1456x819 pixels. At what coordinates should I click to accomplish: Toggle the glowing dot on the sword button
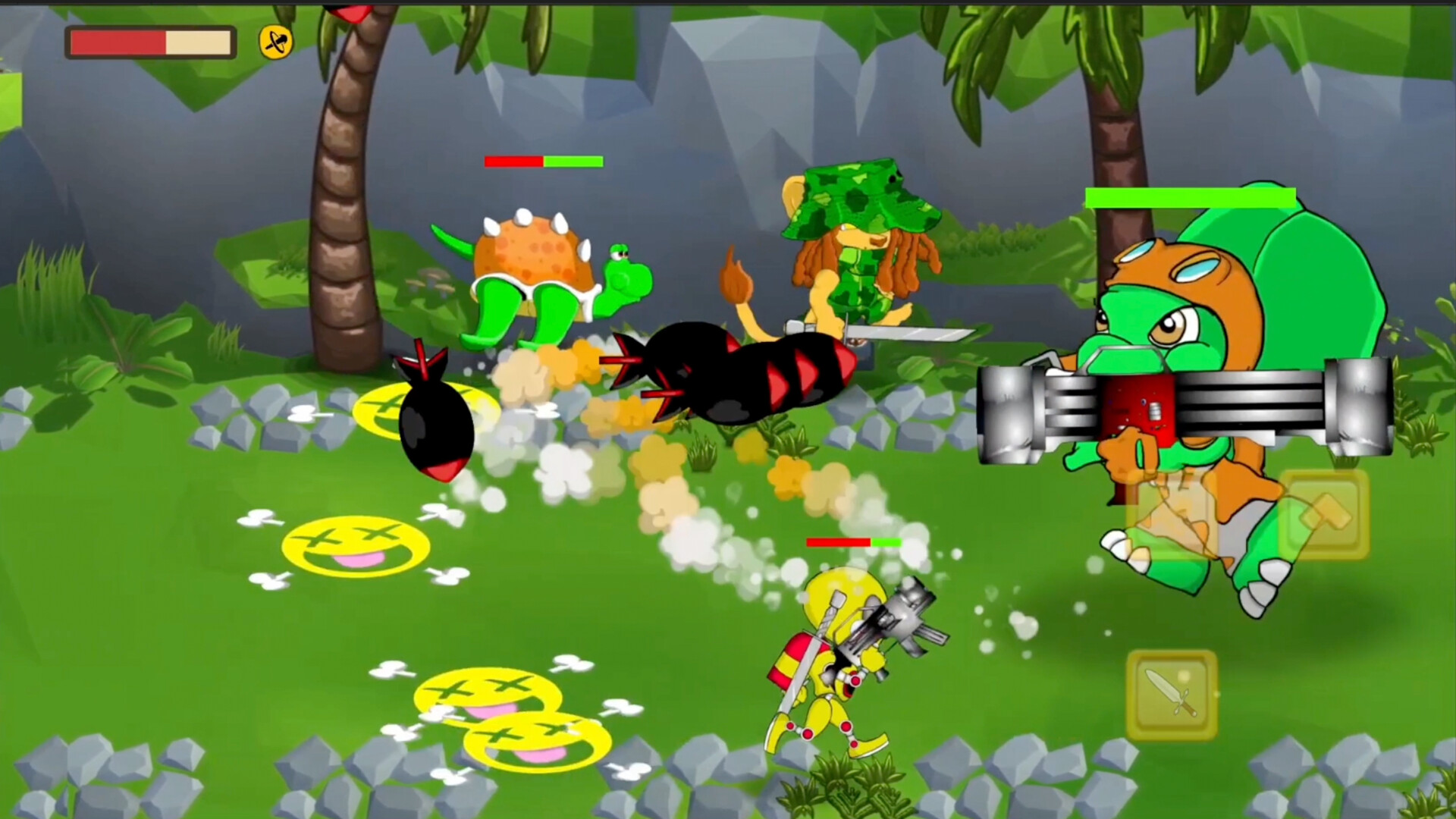[x=1182, y=677]
